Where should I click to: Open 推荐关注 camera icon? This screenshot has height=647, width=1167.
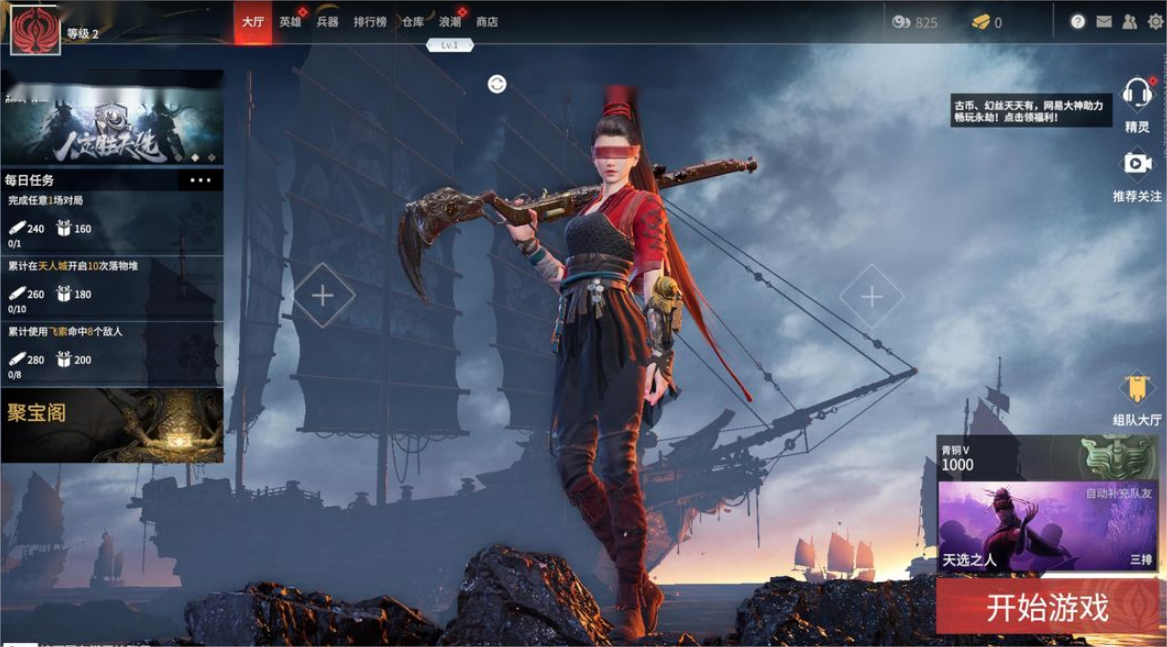click(x=1137, y=165)
